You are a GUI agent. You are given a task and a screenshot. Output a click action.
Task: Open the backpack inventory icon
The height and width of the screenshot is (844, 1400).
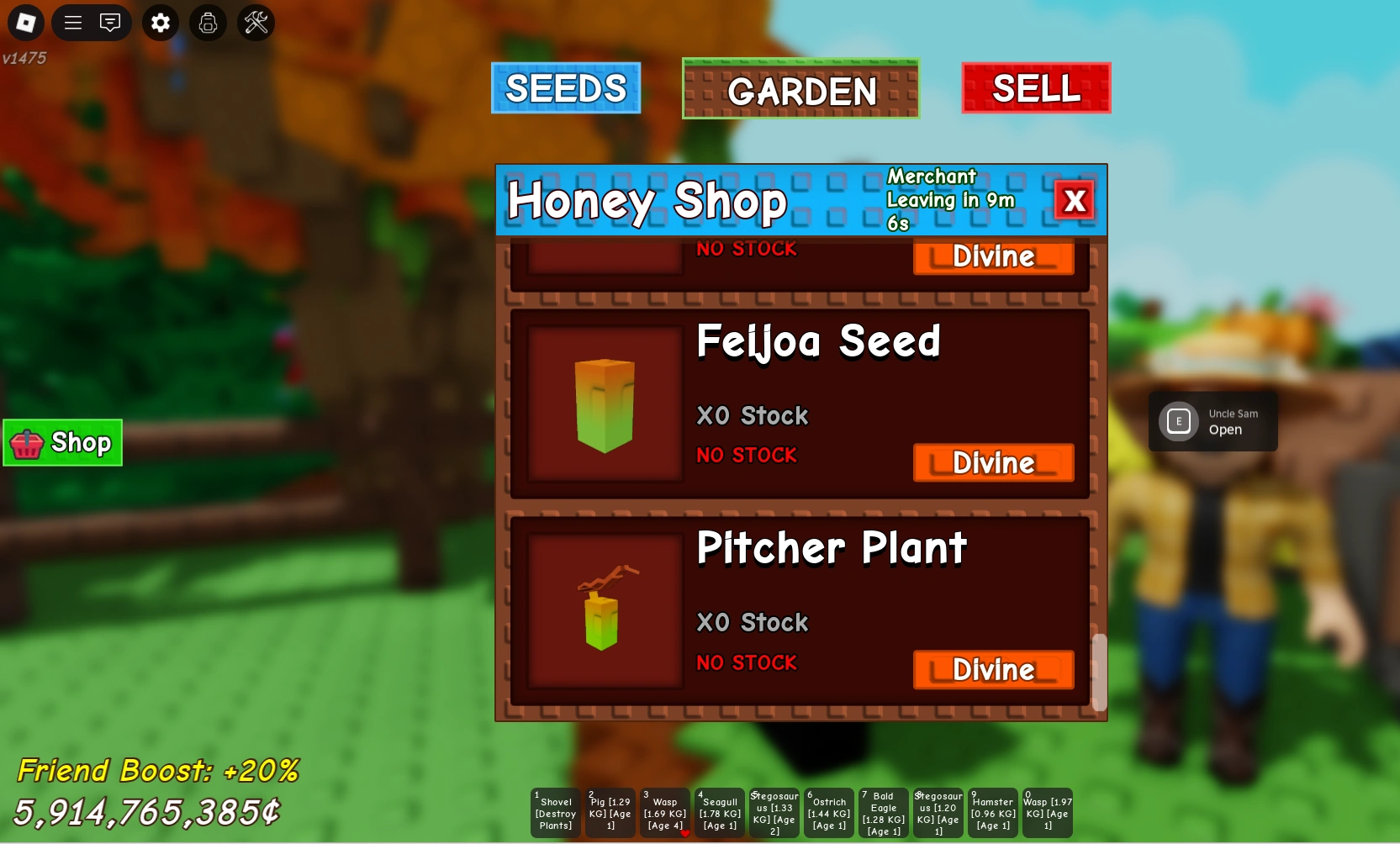209,23
